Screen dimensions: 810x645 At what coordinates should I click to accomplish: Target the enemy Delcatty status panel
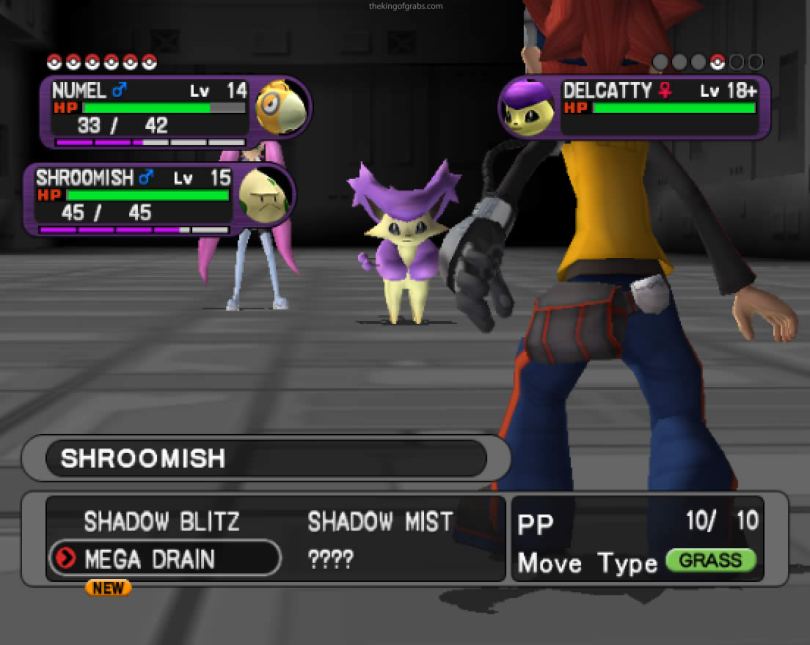[635, 106]
